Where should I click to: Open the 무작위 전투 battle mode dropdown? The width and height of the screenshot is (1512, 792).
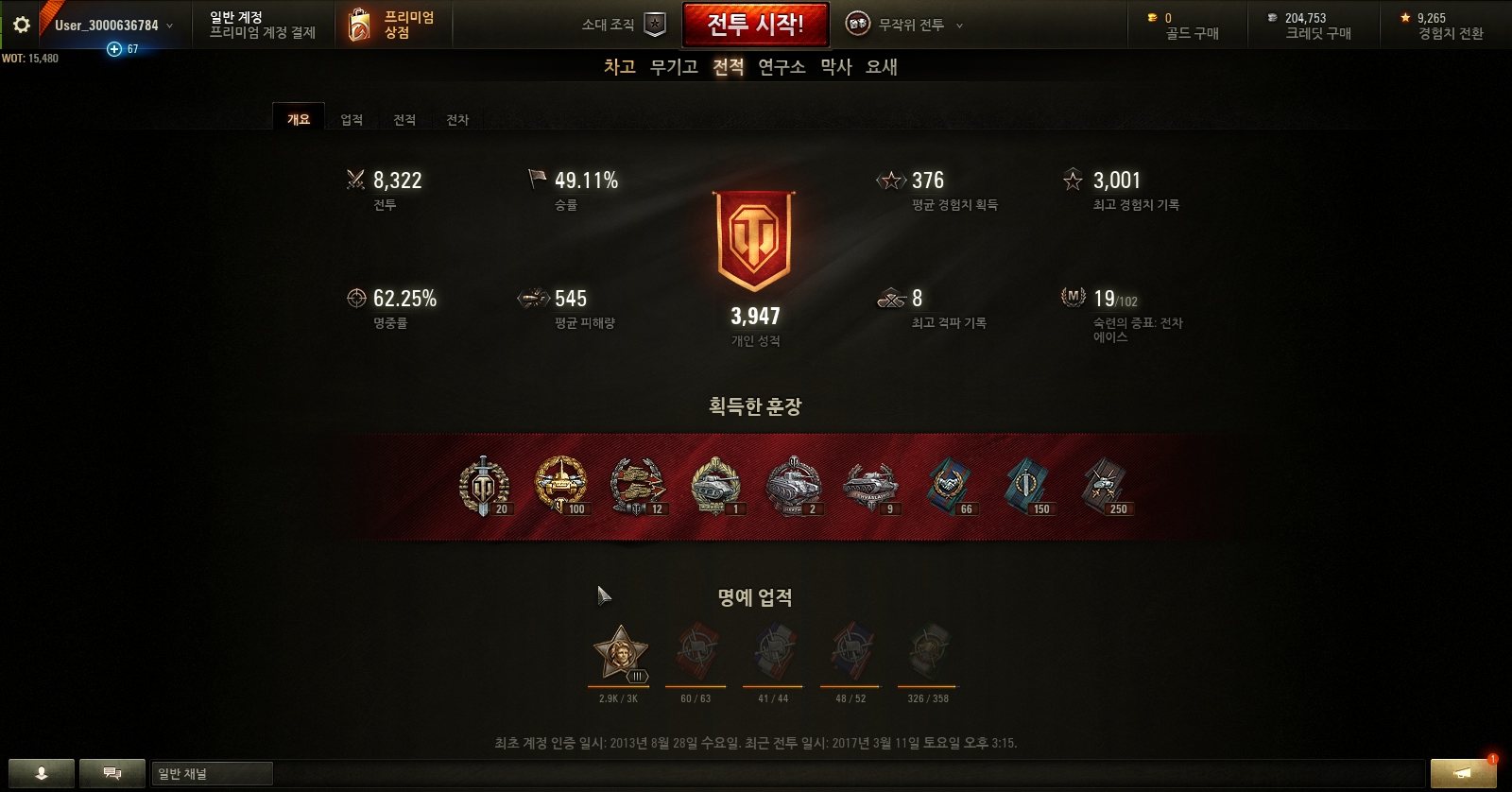[904, 25]
